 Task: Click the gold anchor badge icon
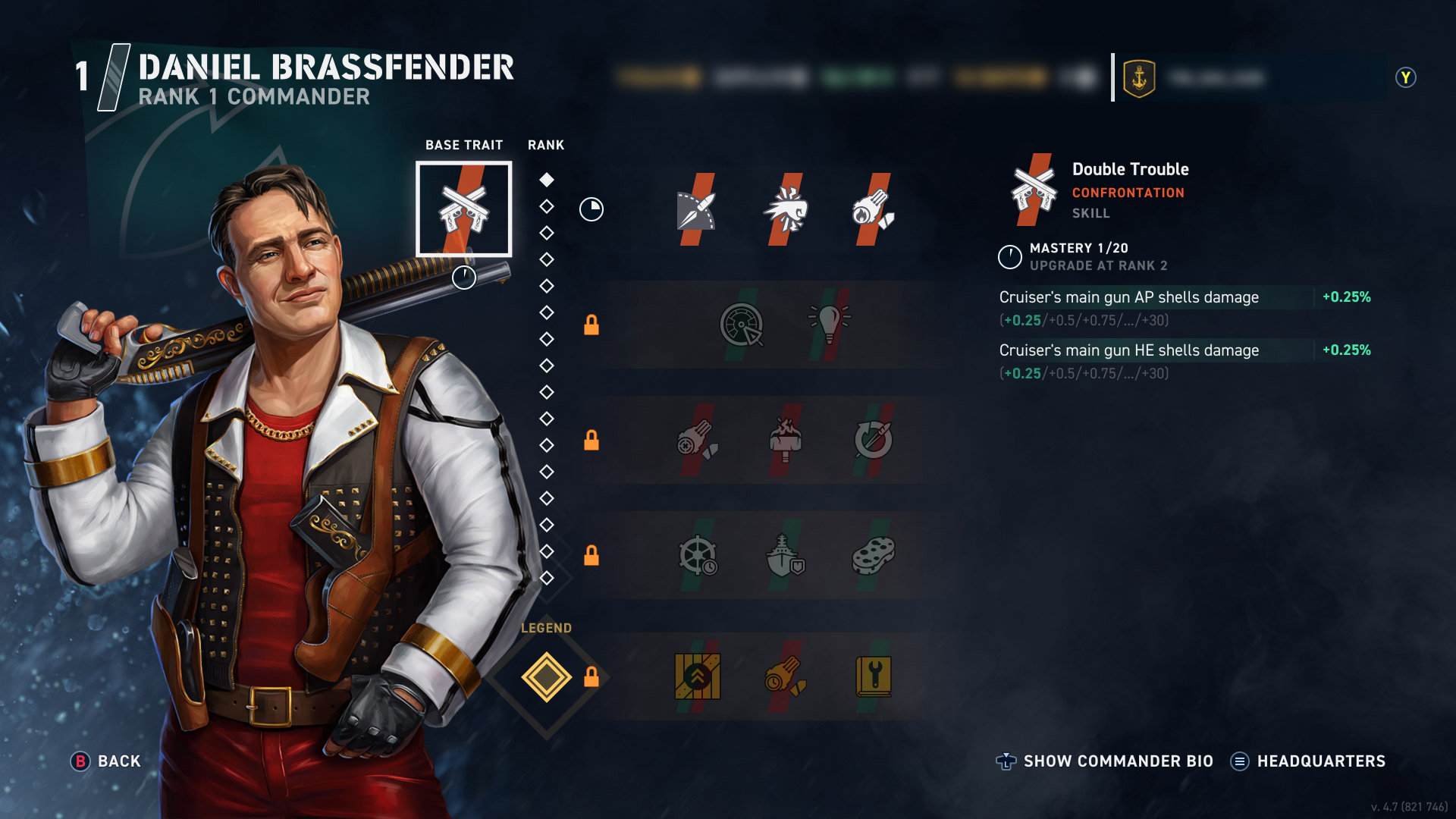(x=1138, y=78)
